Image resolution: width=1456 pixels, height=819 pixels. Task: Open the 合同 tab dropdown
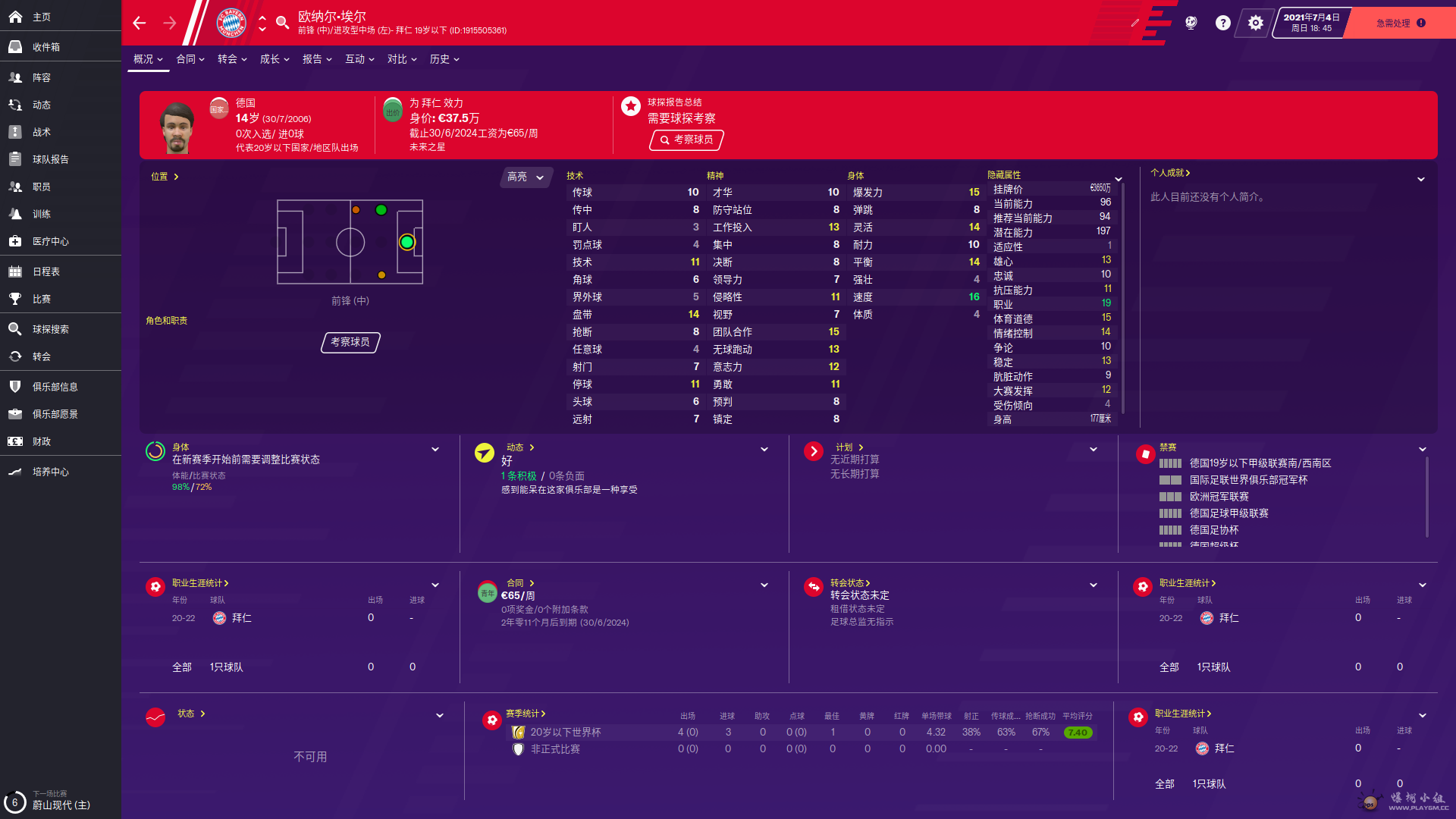(x=190, y=59)
